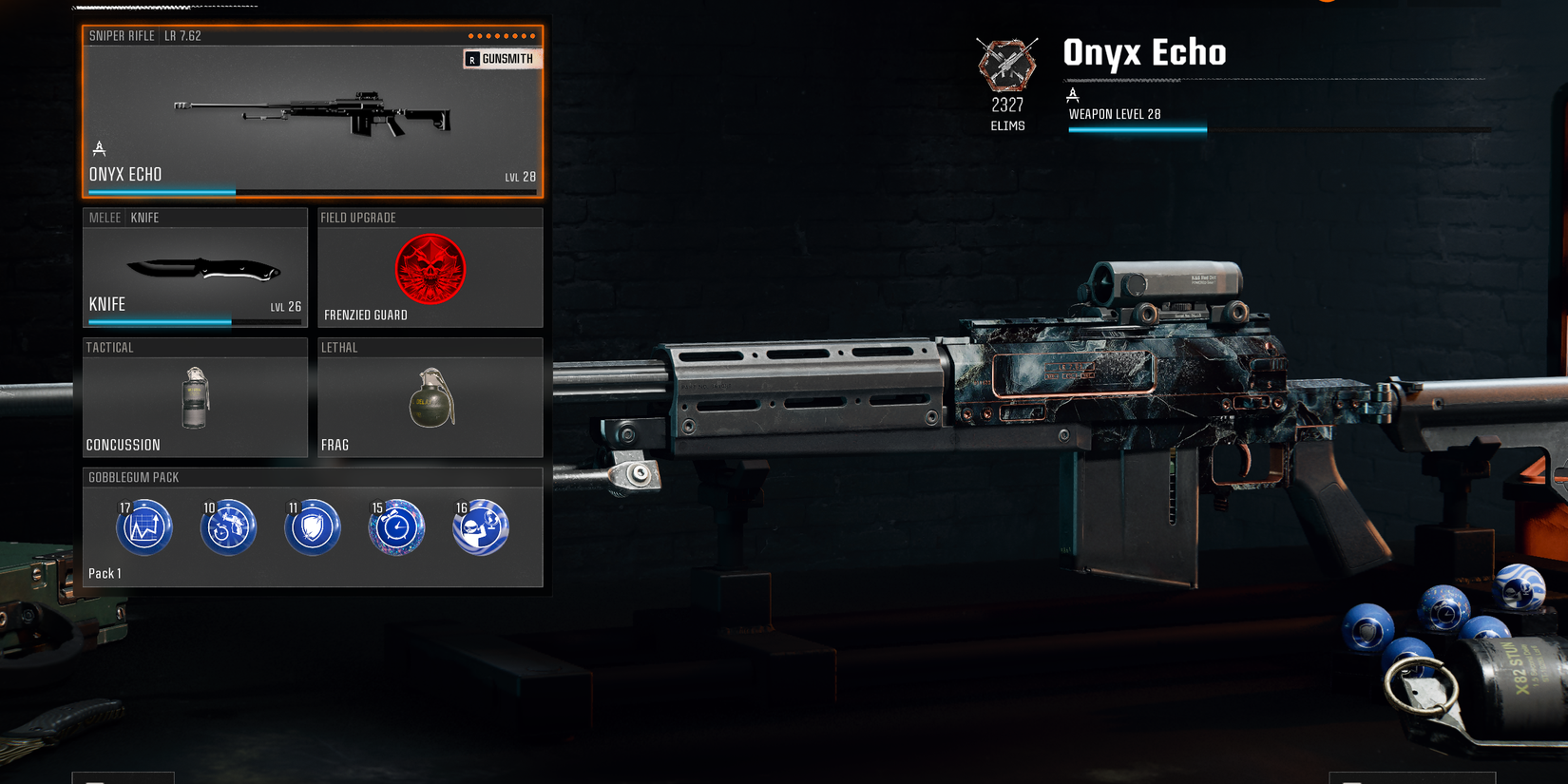
Task: Select the pistol-reload gobblegum with count 10
Action: (227, 526)
